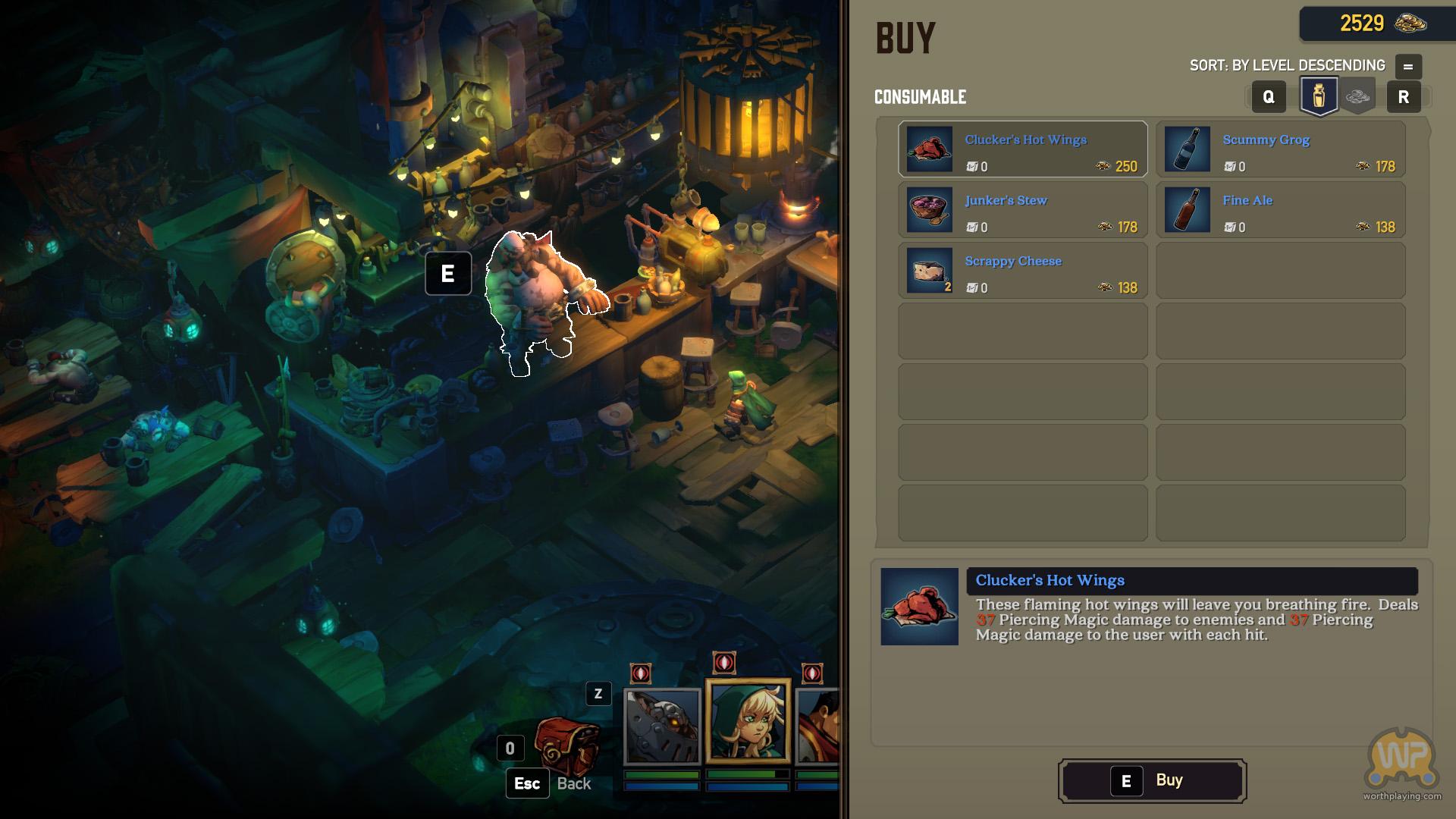This screenshot has height=819, width=1456.
Task: Switch to the consumable potion tab
Action: point(1319,96)
